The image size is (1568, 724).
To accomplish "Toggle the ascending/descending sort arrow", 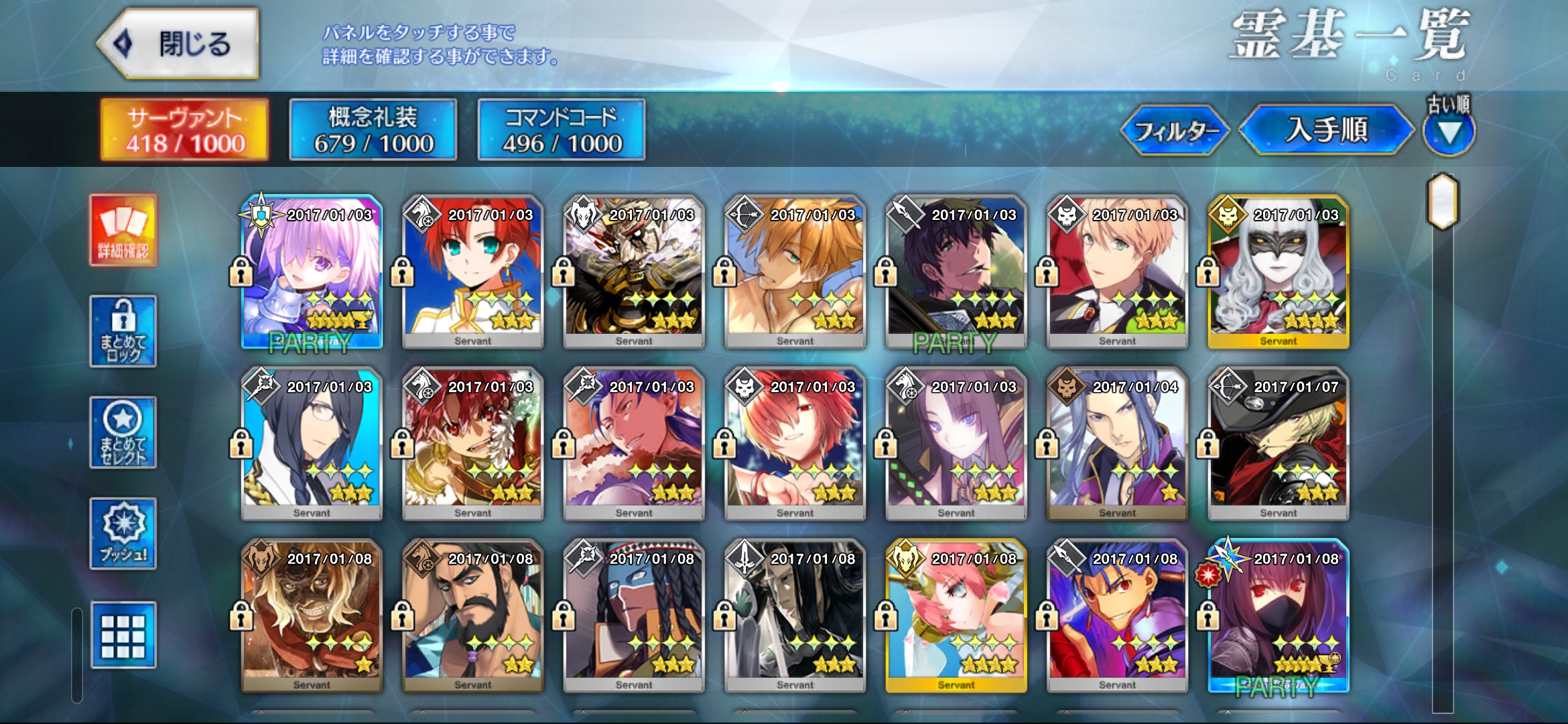I will (x=1449, y=133).
